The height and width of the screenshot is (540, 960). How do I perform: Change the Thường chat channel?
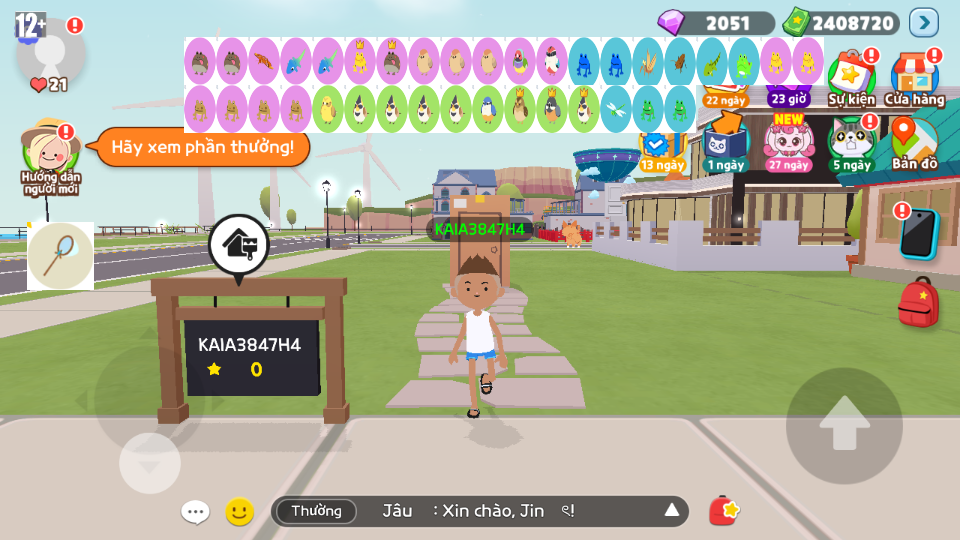(316, 511)
